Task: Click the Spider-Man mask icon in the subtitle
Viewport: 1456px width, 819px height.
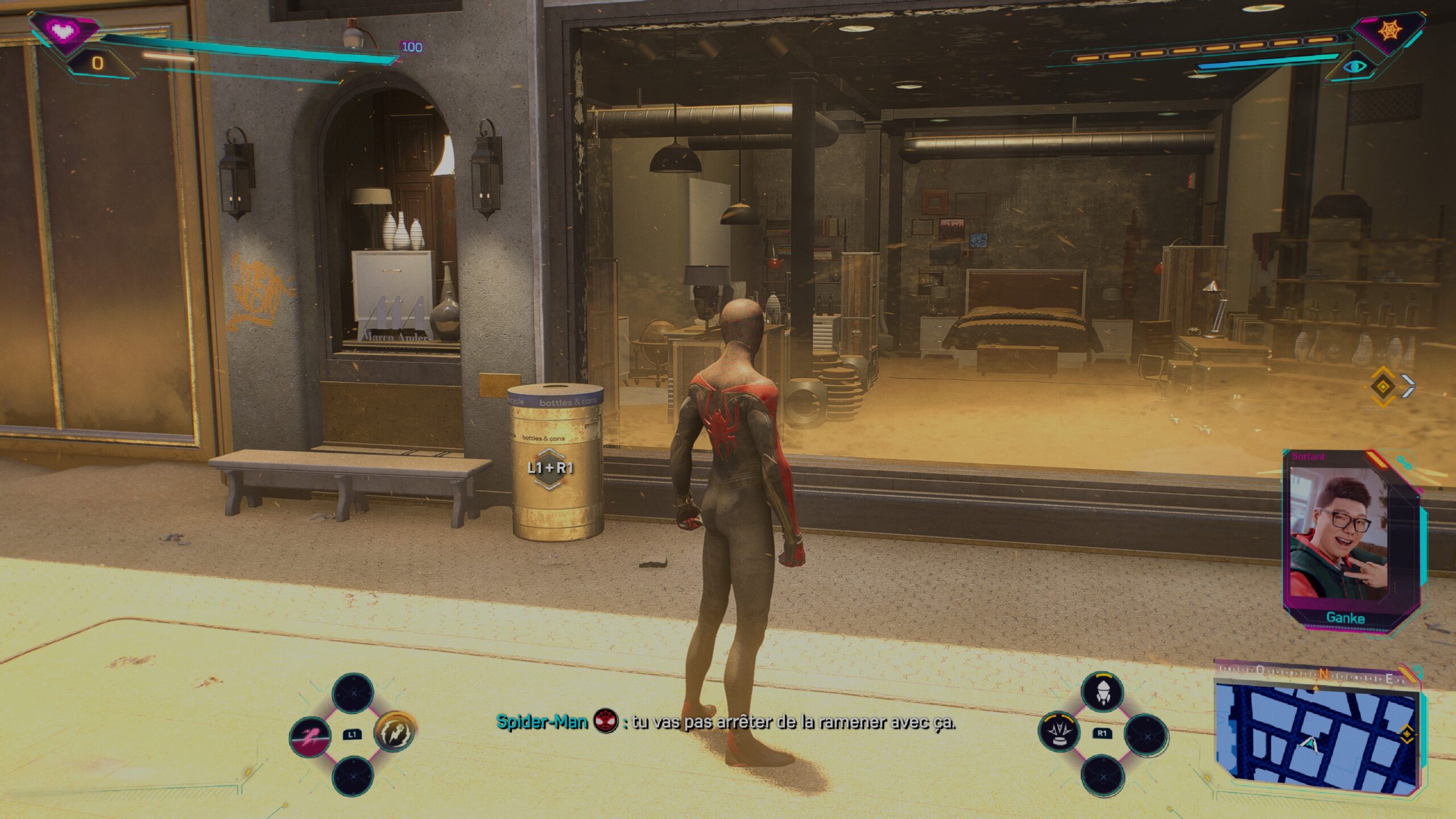Action: (x=606, y=721)
